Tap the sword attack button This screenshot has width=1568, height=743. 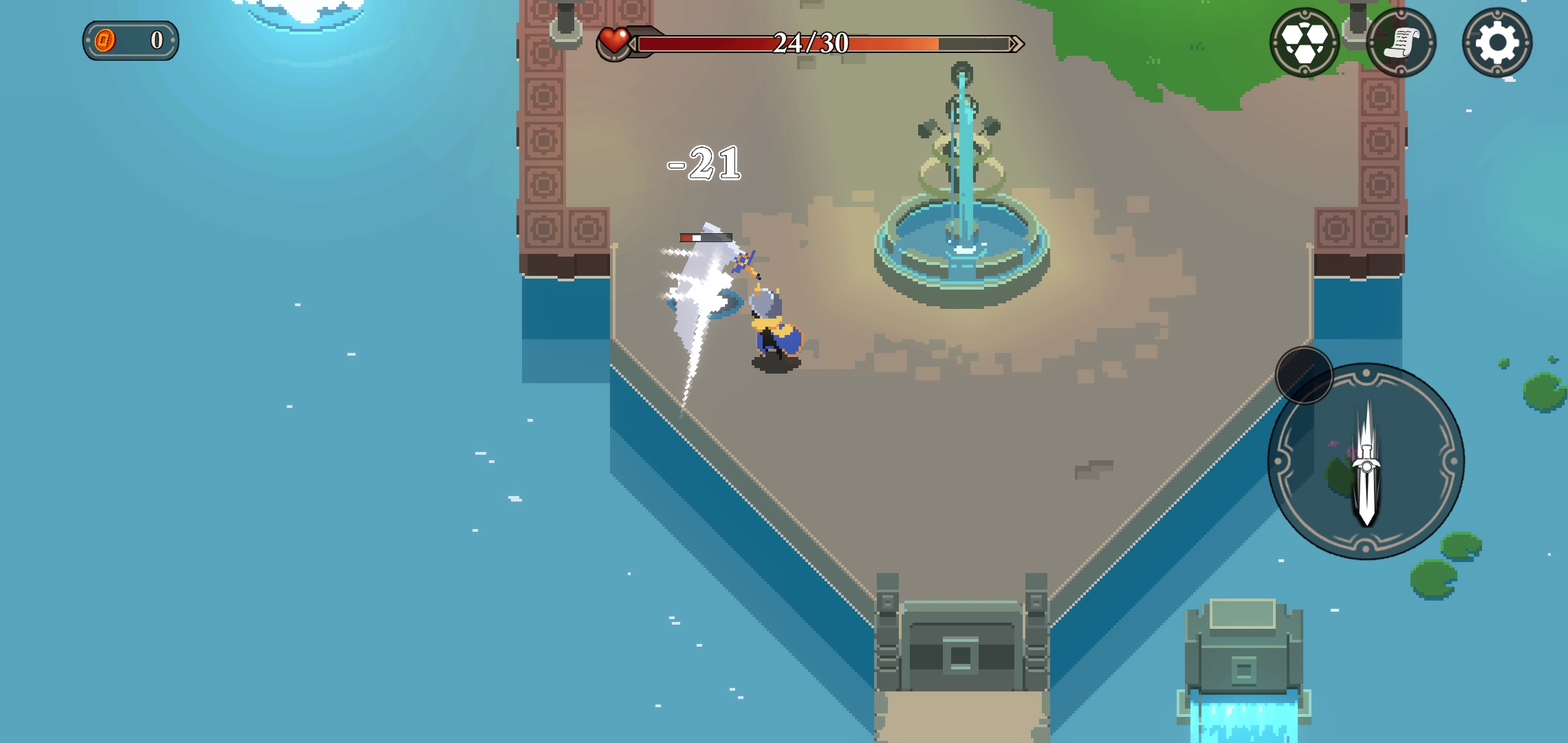pyautogui.click(x=1366, y=462)
